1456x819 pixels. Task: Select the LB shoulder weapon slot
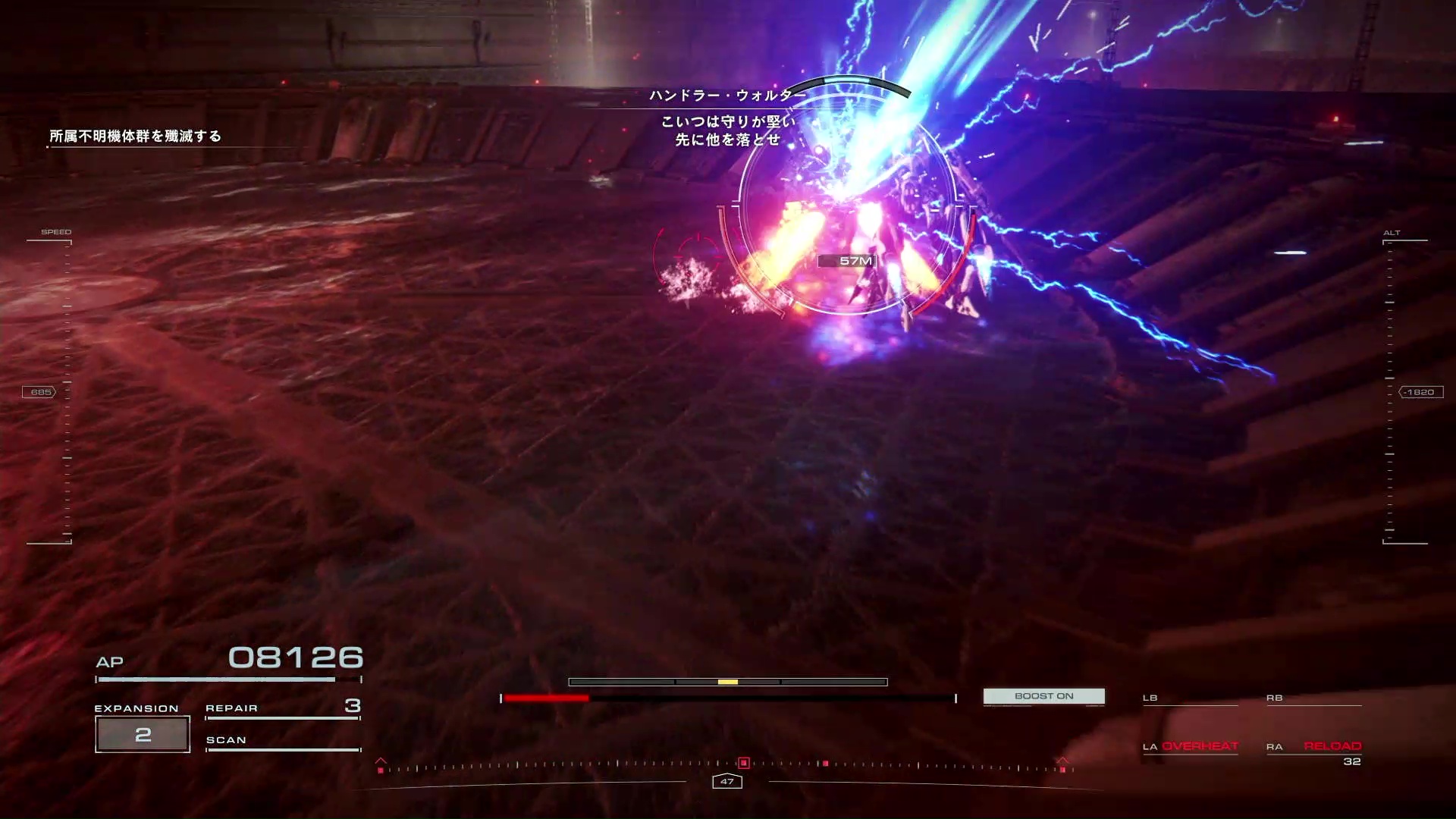tap(1189, 698)
